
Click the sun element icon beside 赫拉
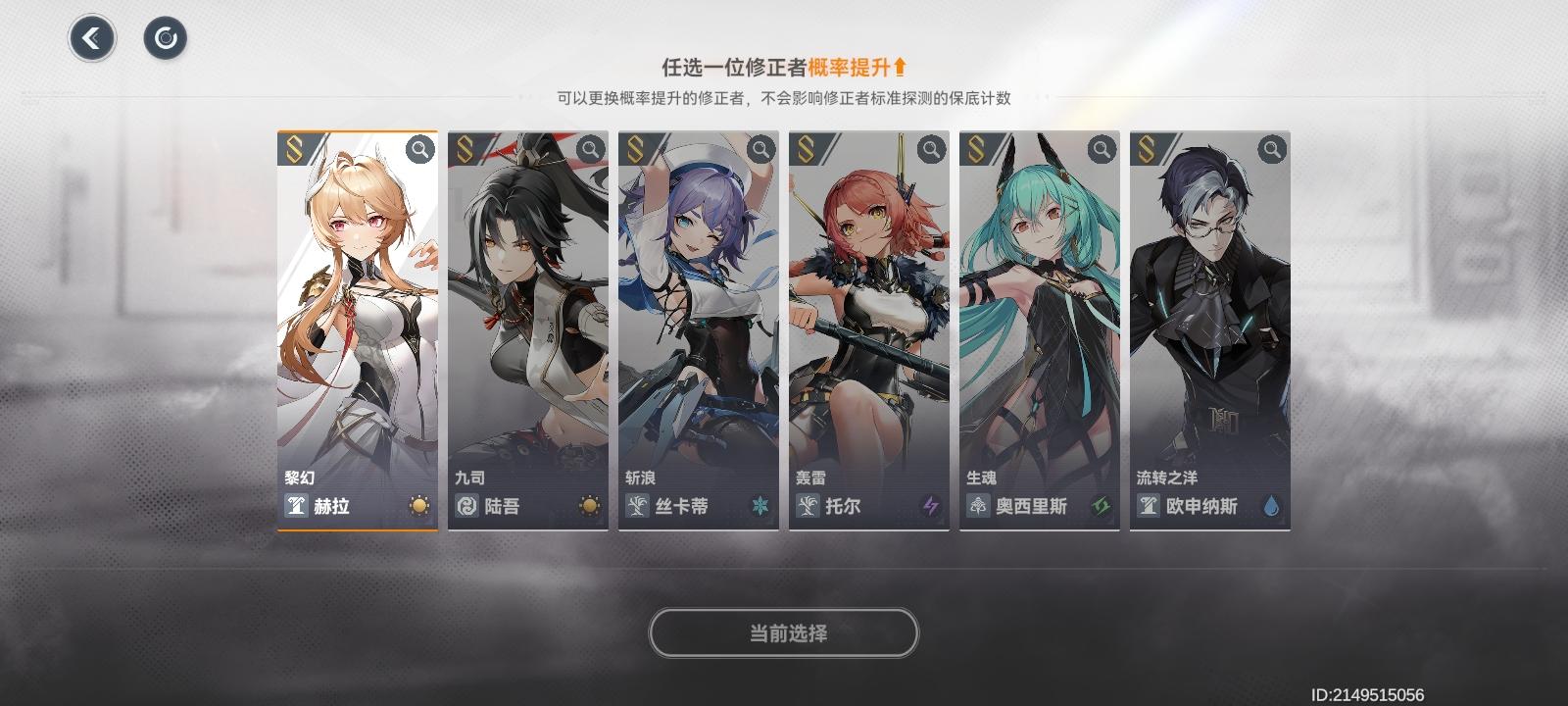[417, 507]
